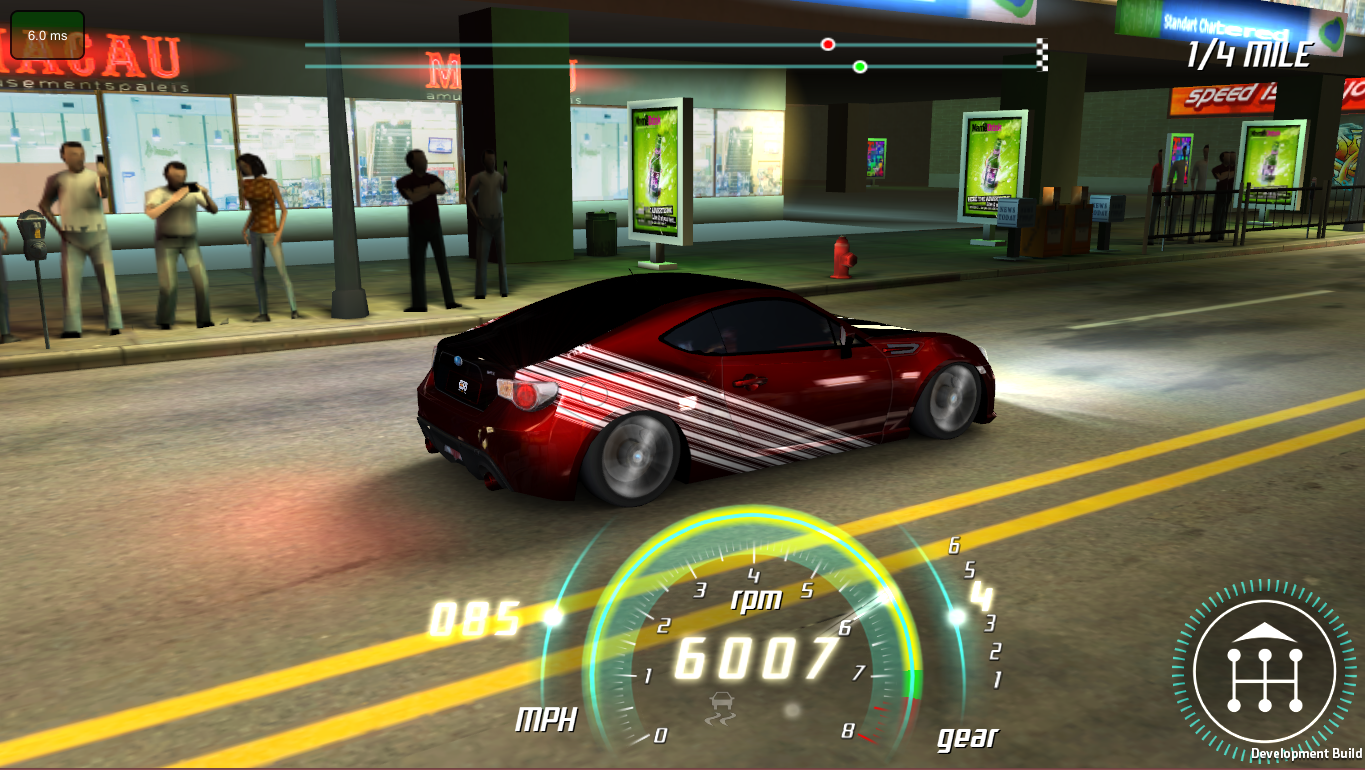The width and height of the screenshot is (1365, 770).
Task: Click the 1/4 MILE race label
Action: coord(1247,55)
